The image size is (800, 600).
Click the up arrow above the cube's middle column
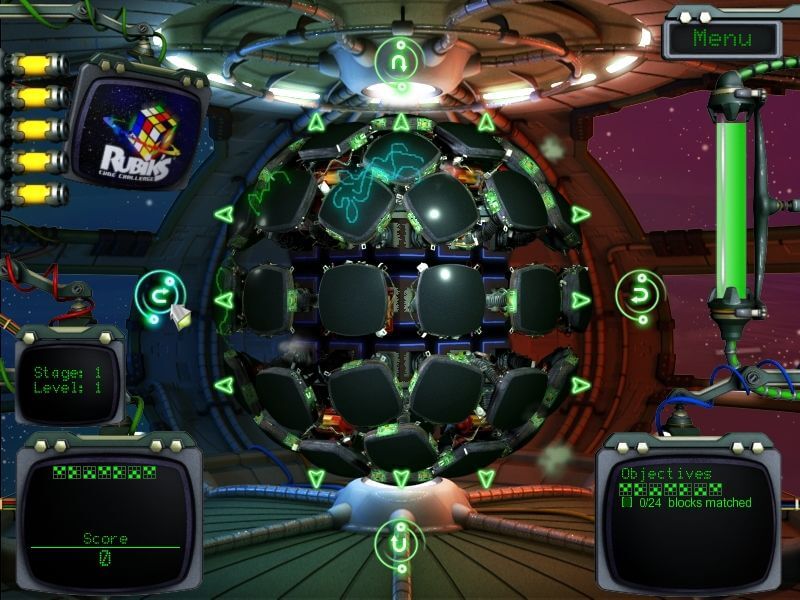(x=401, y=123)
